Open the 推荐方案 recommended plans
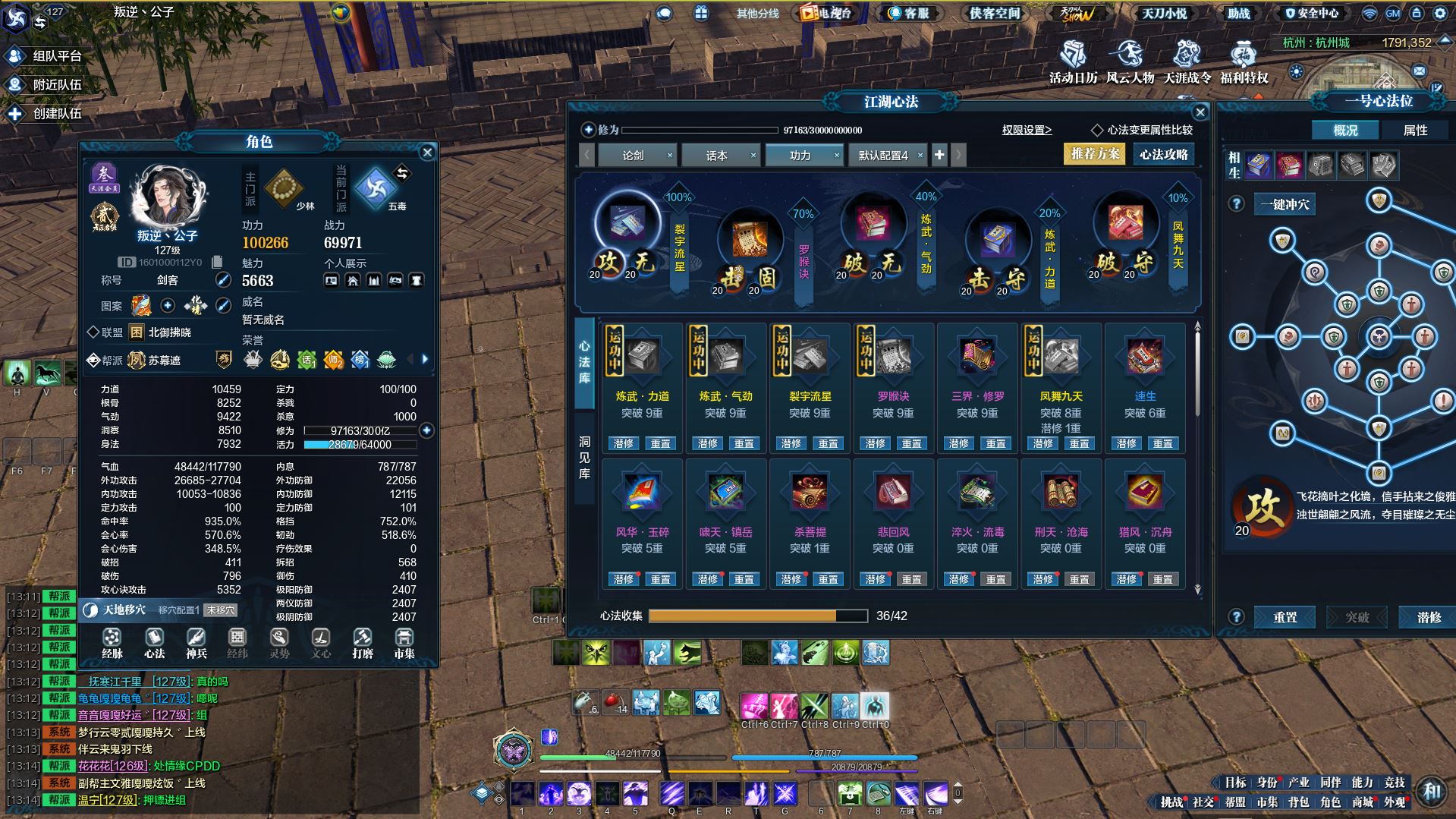 point(1095,154)
